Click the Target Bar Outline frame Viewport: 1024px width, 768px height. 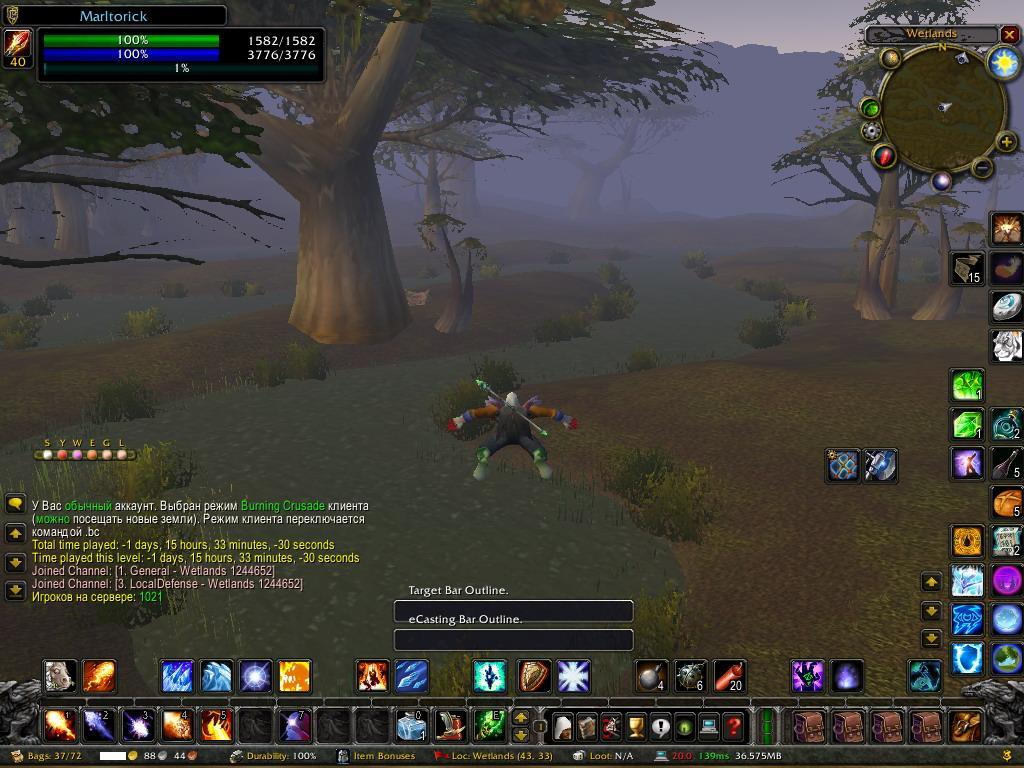pos(513,611)
